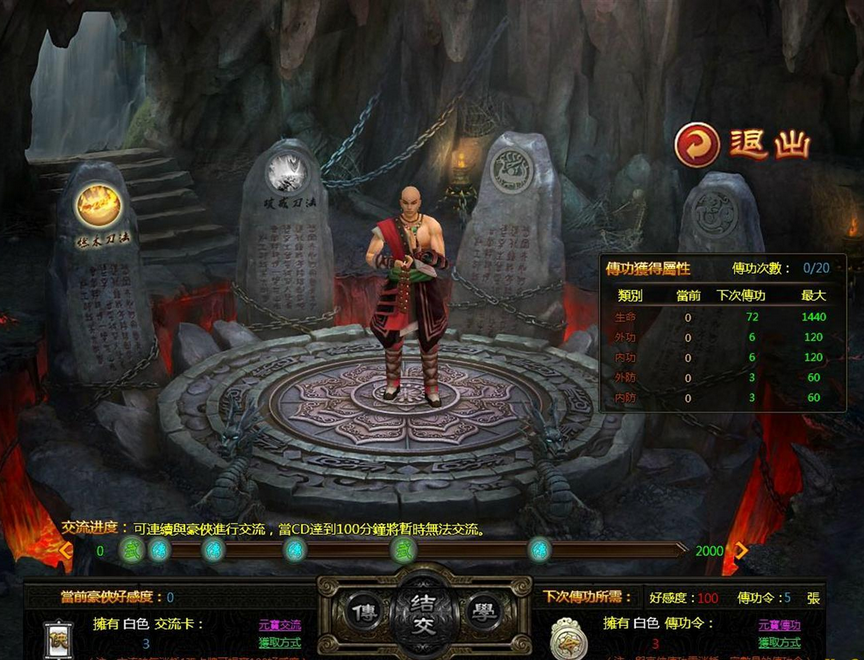Select the round transmit token item icon
864x660 pixels.
click(x=567, y=636)
